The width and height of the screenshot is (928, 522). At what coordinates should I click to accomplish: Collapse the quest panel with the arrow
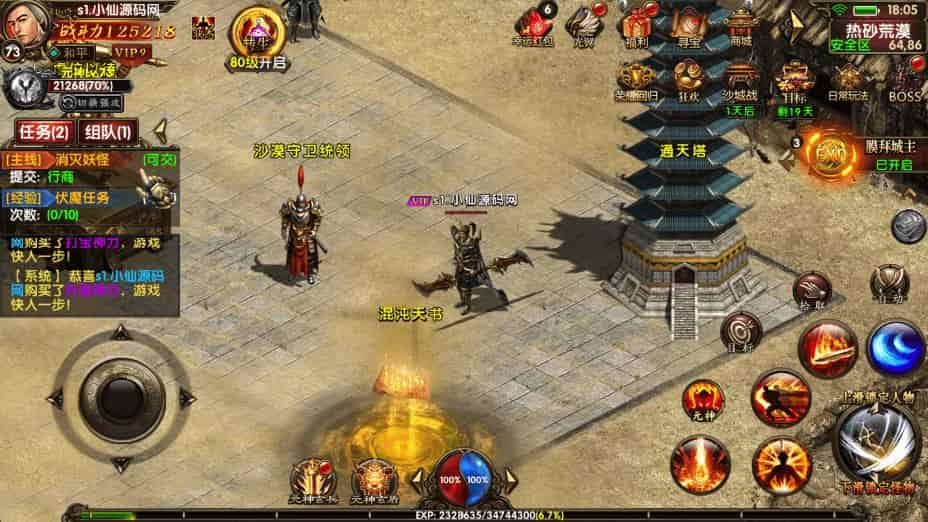[158, 131]
